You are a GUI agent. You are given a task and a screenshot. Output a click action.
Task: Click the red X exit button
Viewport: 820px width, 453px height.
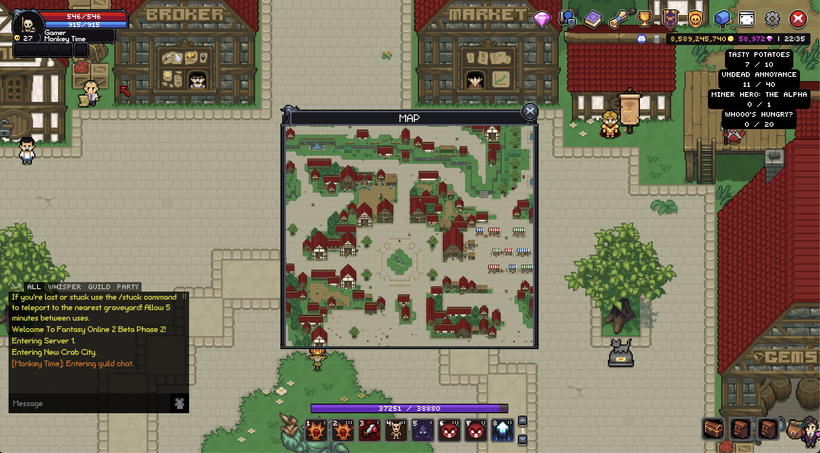[798, 18]
